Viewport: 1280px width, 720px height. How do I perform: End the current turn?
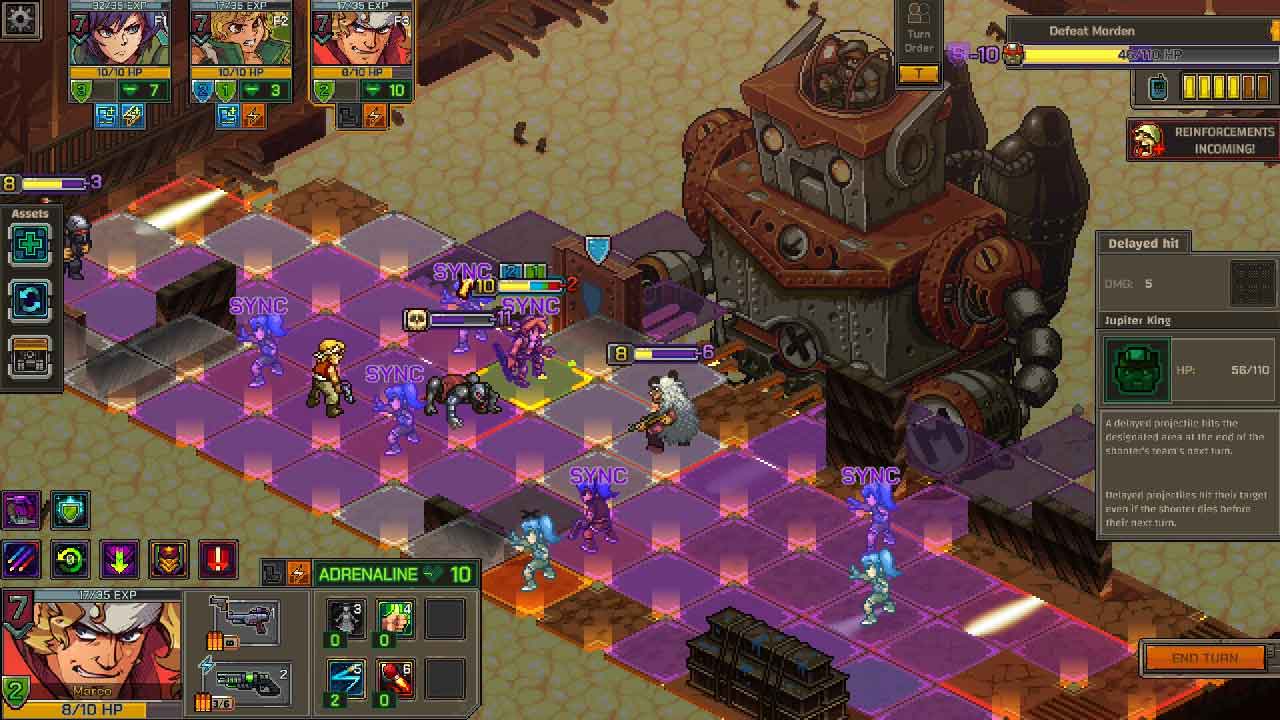[1205, 658]
